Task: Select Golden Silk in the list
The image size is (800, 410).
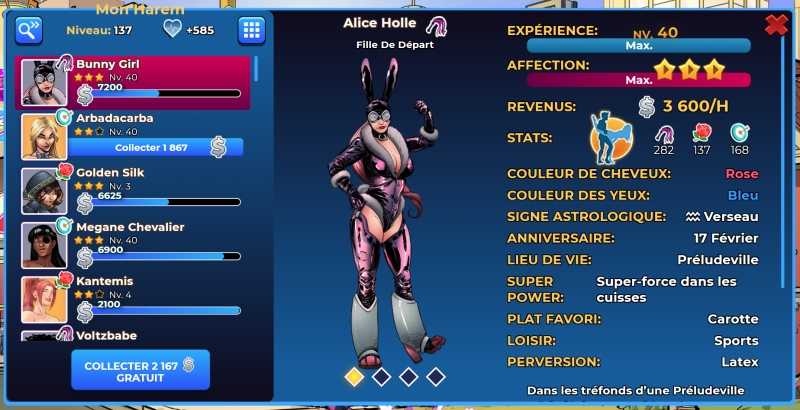Action: (135, 190)
